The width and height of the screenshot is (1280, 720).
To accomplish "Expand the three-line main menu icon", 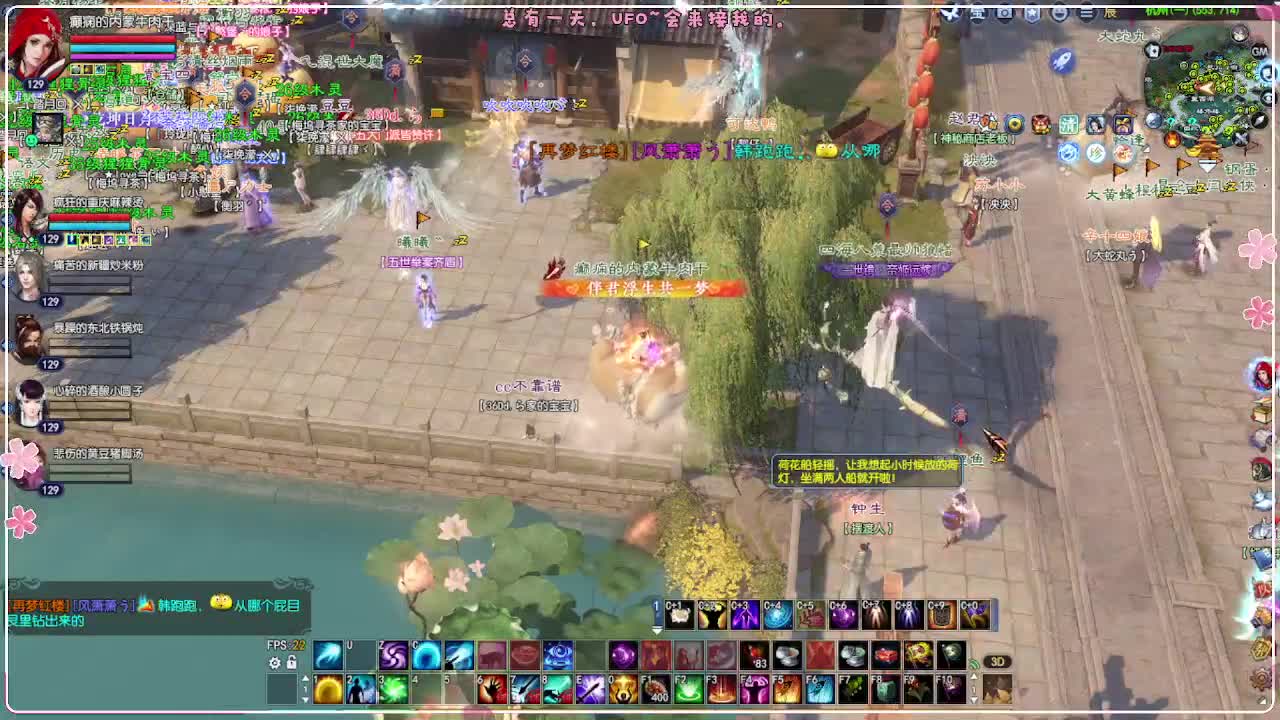I will click(1086, 13).
